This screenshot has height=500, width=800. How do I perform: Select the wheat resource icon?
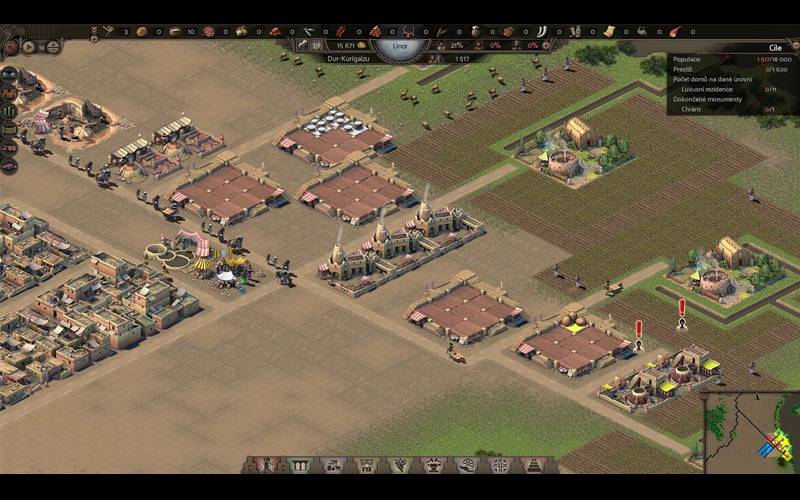pyautogui.click(x=108, y=32)
